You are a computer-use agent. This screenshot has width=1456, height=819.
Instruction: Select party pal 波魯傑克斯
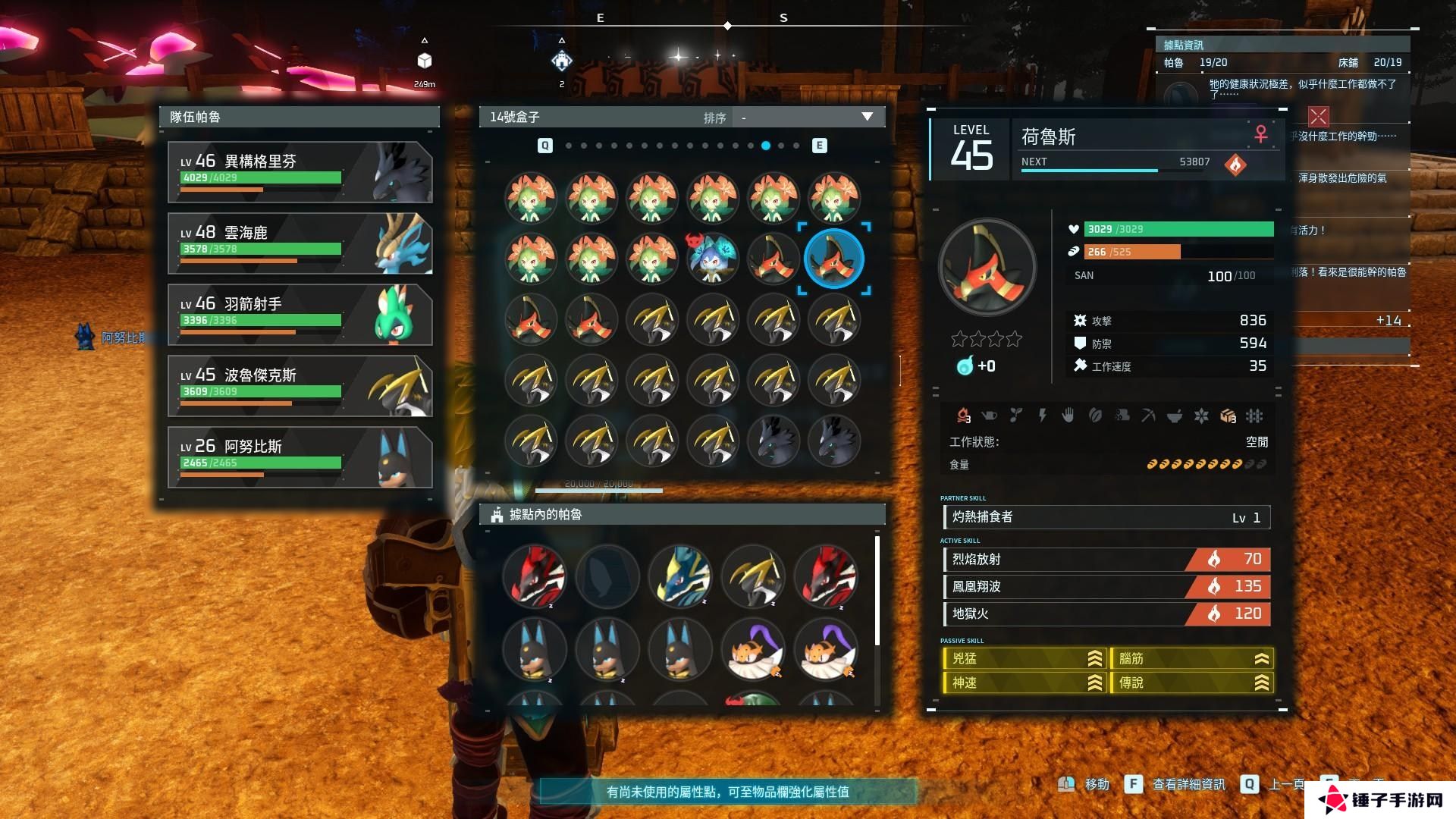(x=300, y=386)
